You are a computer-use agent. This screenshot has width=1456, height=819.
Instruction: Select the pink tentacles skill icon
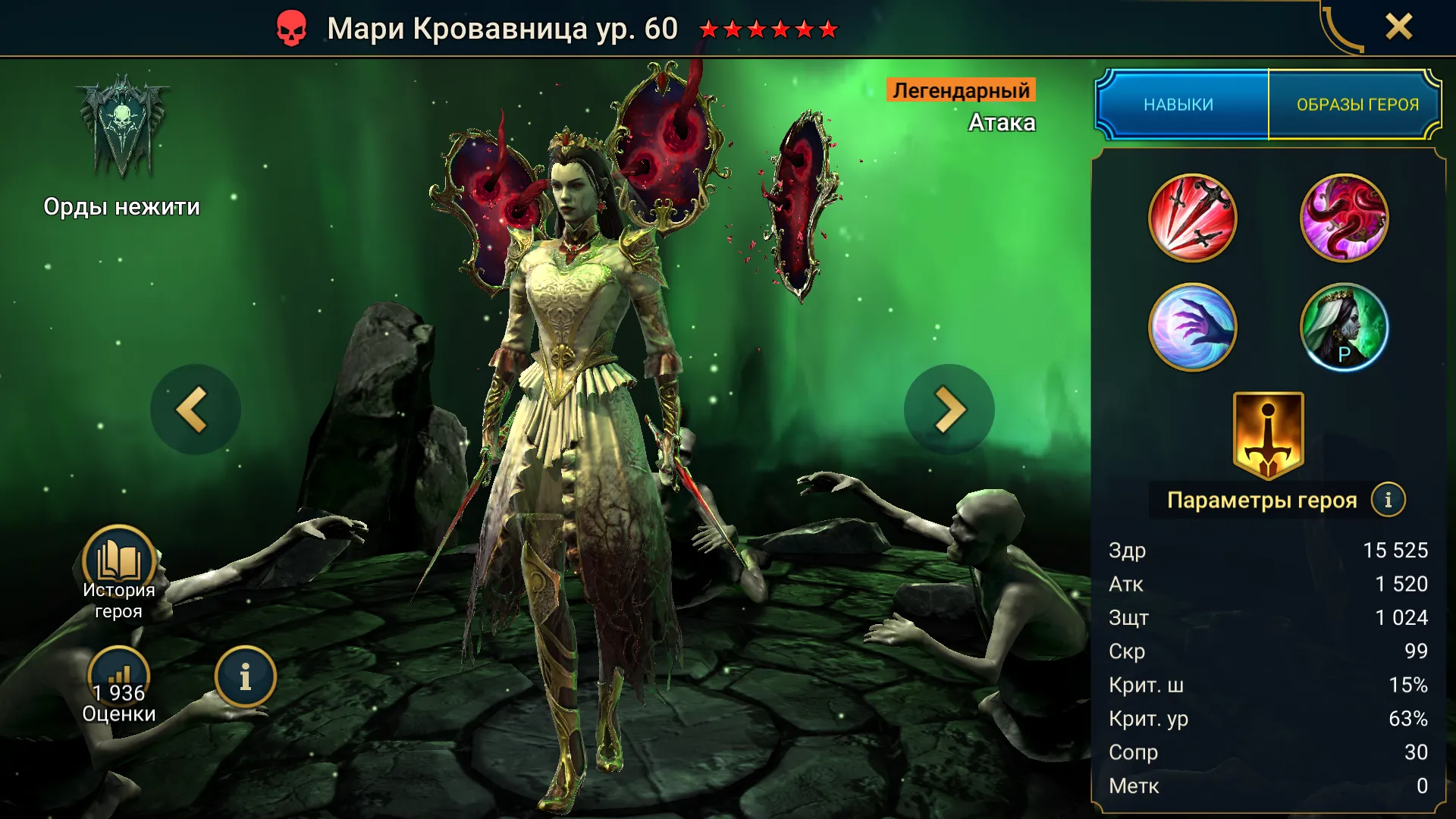1344,218
